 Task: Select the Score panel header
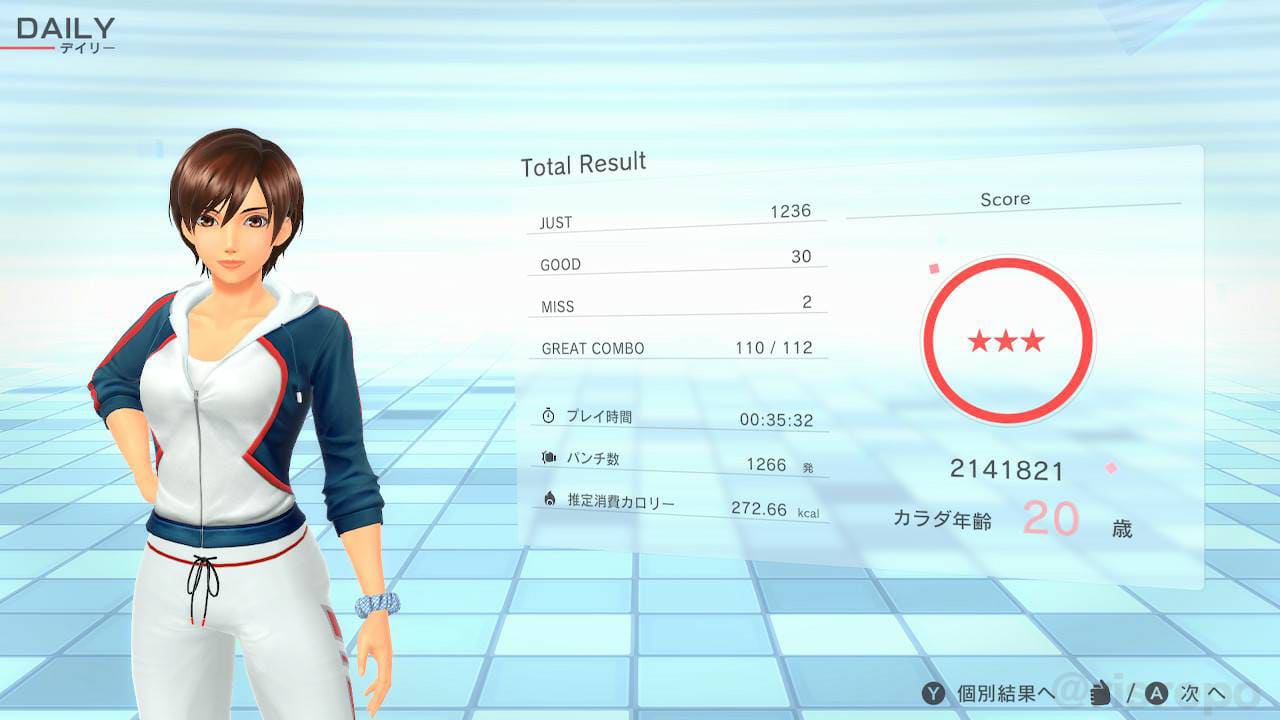tap(1005, 199)
